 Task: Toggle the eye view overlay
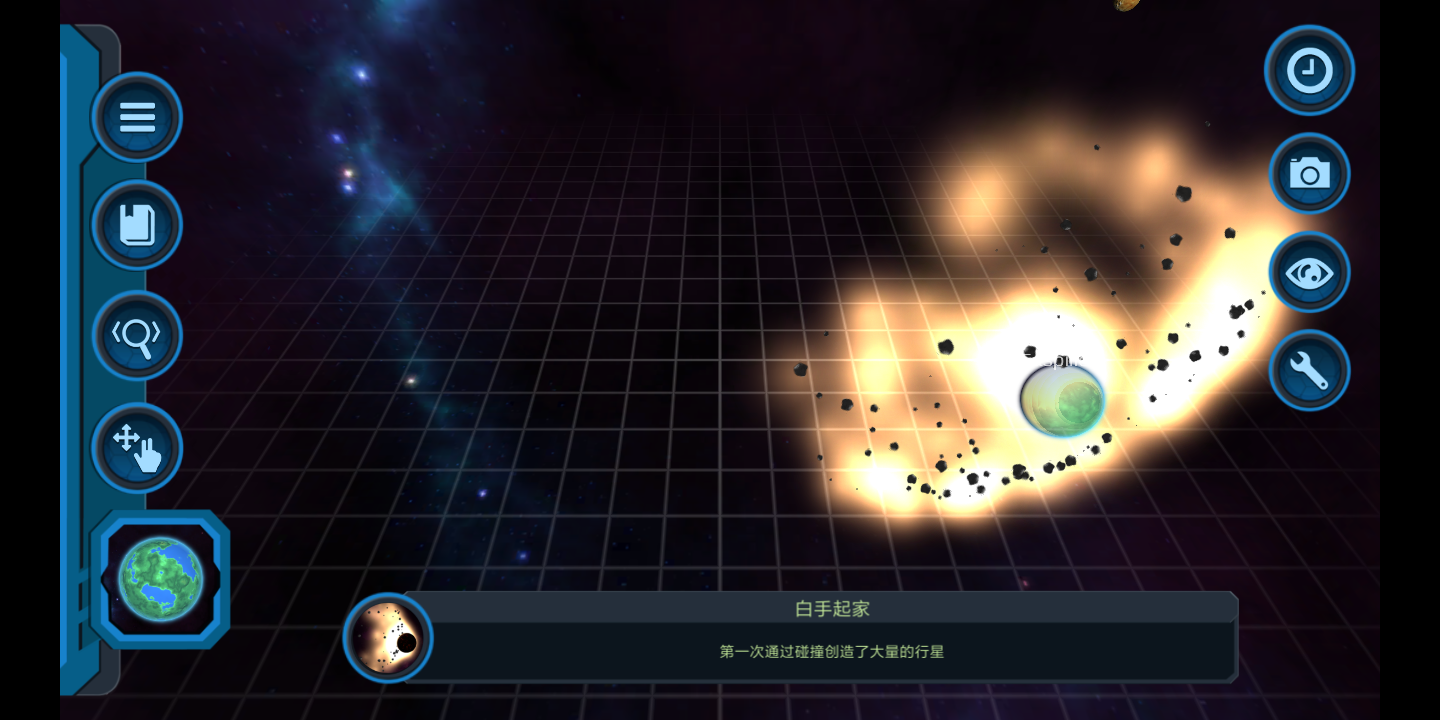1309,271
